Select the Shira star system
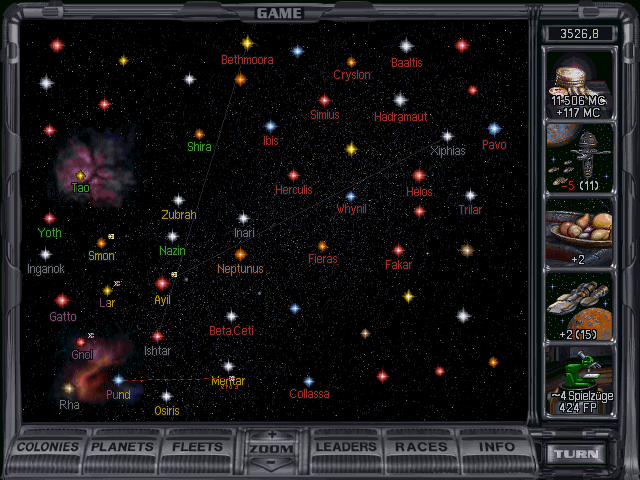The image size is (640, 480). pyautogui.click(x=199, y=134)
